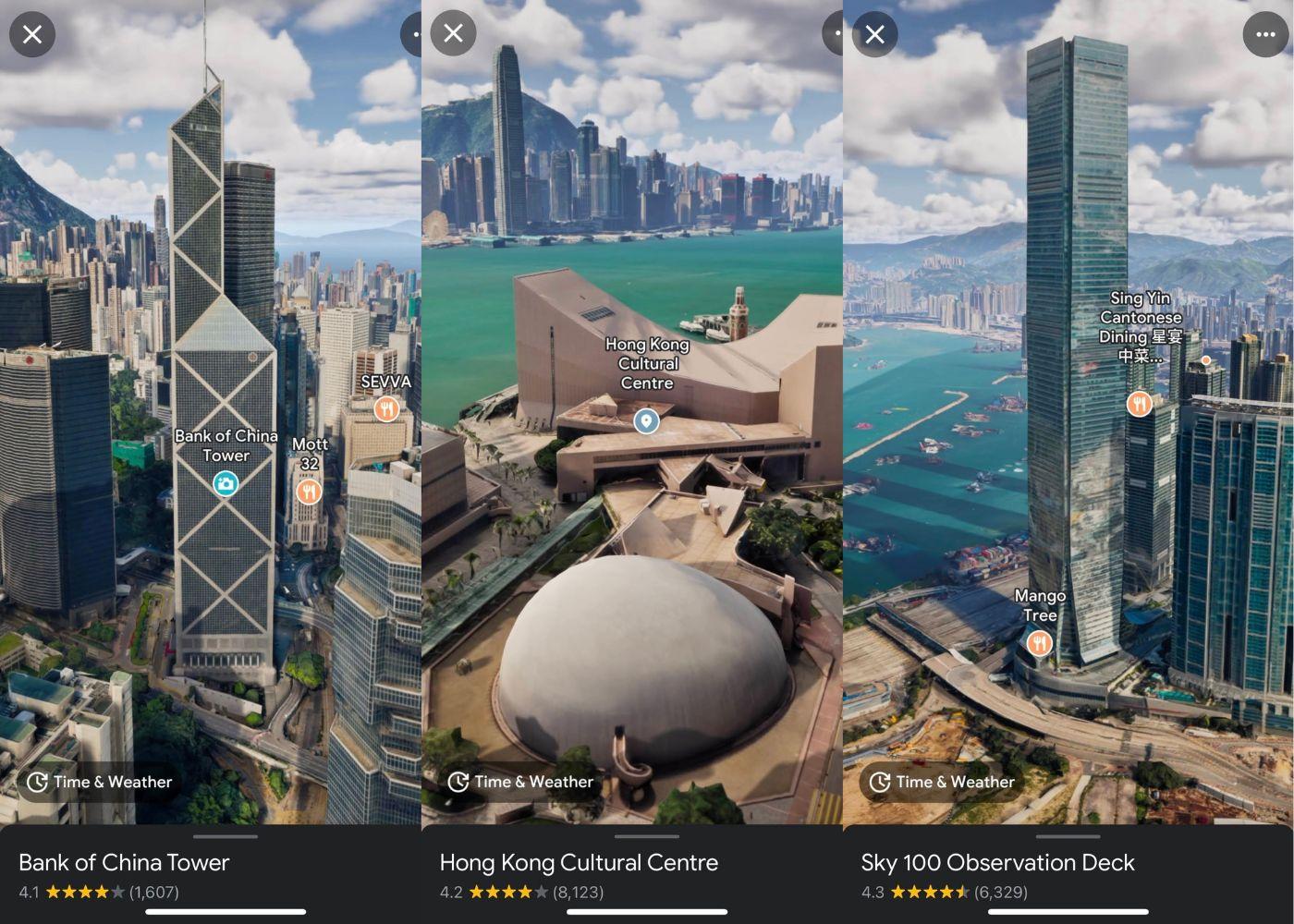
Task: Close the Bank of China Tower immersive view
Action: click(33, 33)
